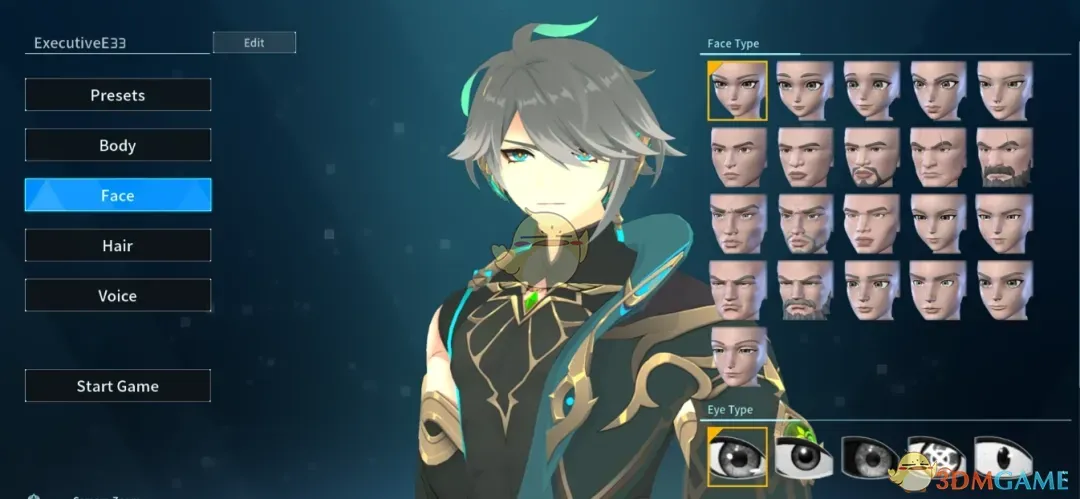Pick the face with full dark beard
Image resolution: width=1080 pixels, height=499 pixels.
1005,157
